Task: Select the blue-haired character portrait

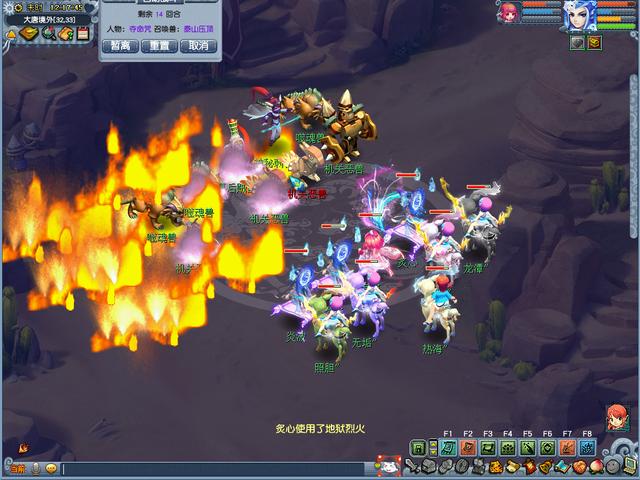Action: 579,17
